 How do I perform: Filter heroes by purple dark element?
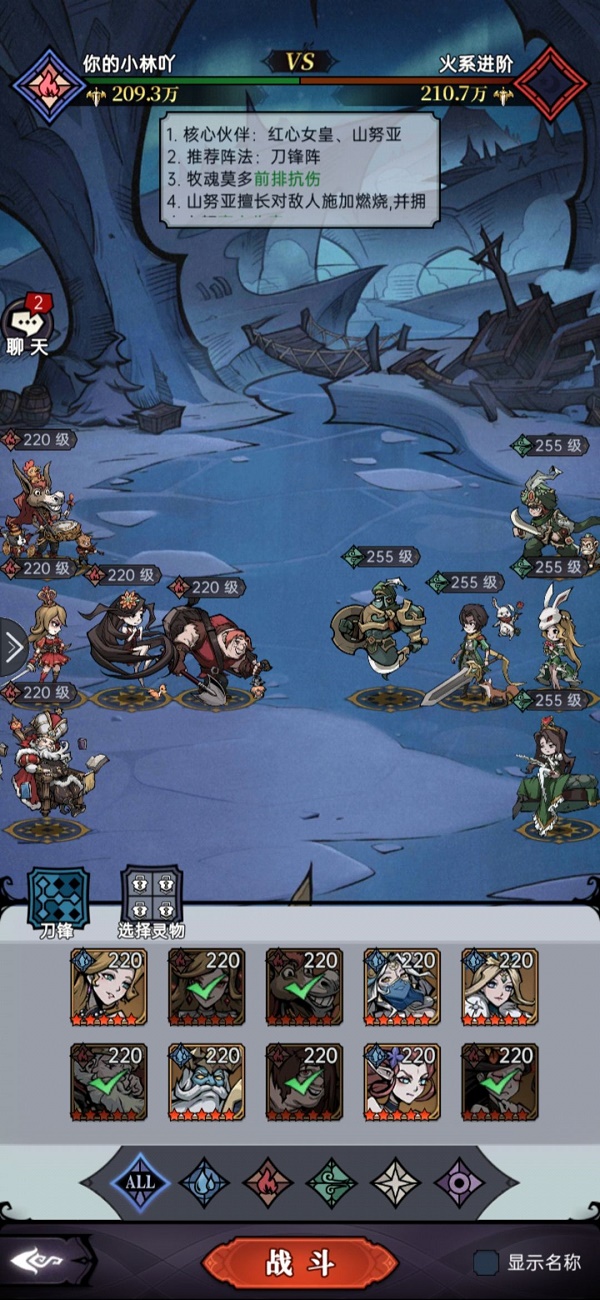(460, 1182)
